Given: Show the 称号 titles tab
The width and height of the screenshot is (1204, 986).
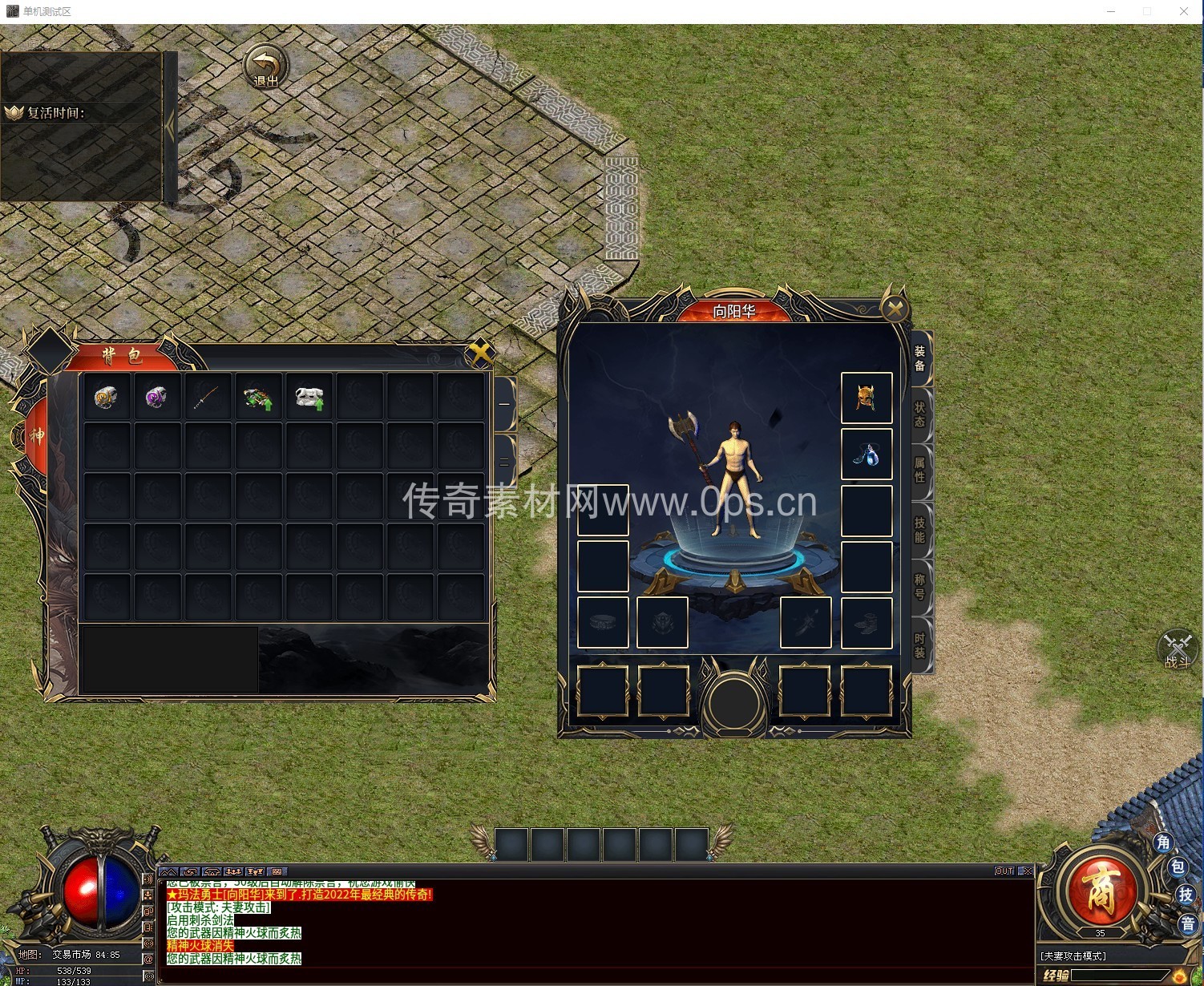Looking at the screenshot, I should [x=919, y=587].
